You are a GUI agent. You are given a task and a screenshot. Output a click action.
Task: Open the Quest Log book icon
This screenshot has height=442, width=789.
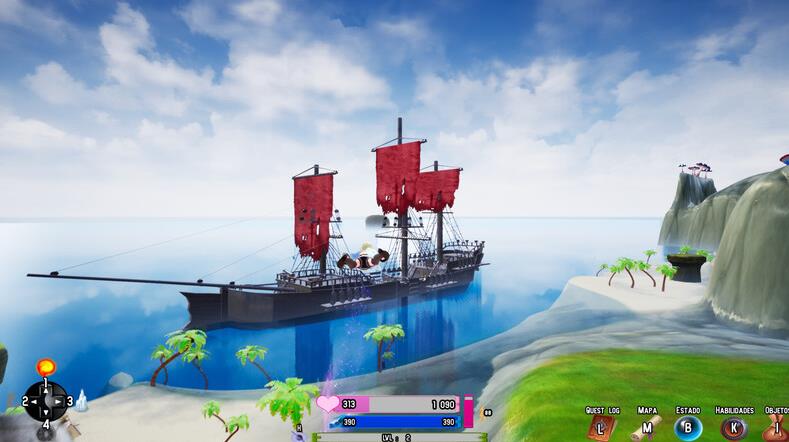click(602, 428)
